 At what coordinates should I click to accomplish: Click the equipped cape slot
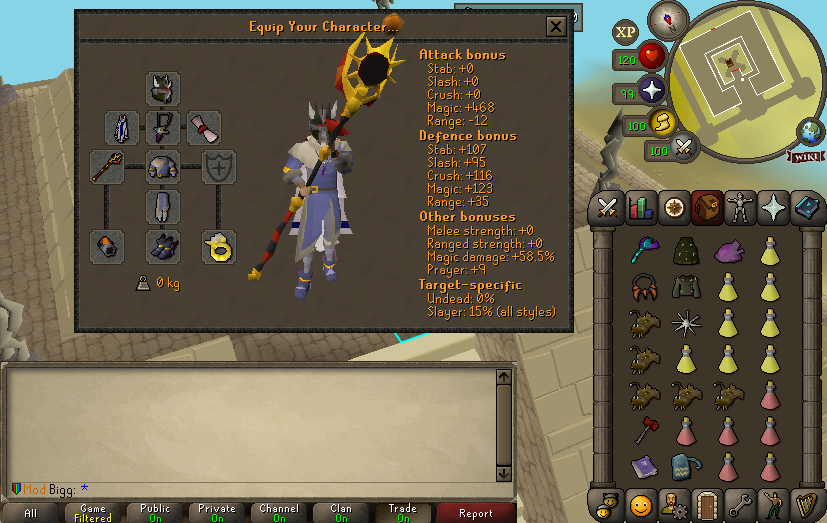122,128
